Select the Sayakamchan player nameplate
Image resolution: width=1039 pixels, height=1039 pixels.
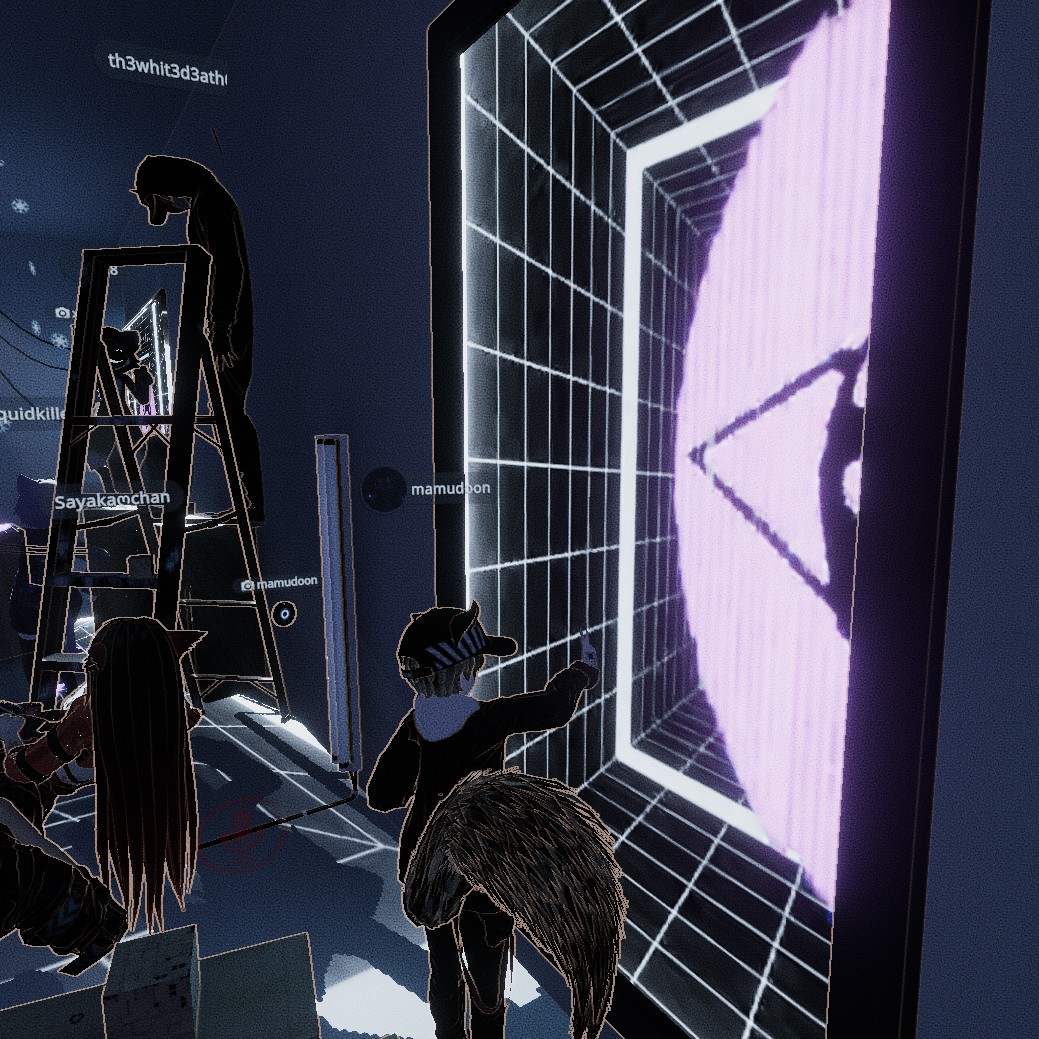111,501
